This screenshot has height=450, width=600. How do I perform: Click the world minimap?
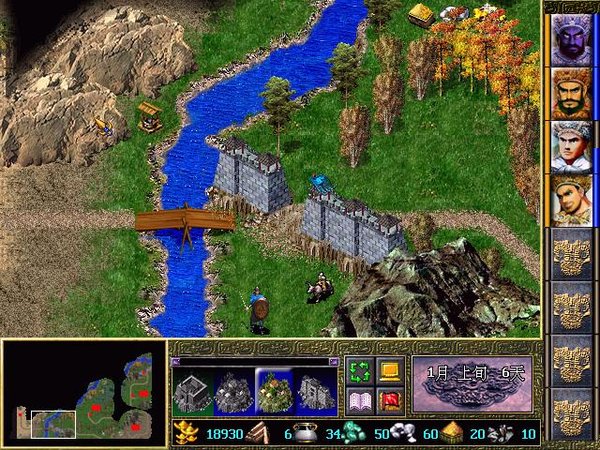pyautogui.click(x=83, y=394)
